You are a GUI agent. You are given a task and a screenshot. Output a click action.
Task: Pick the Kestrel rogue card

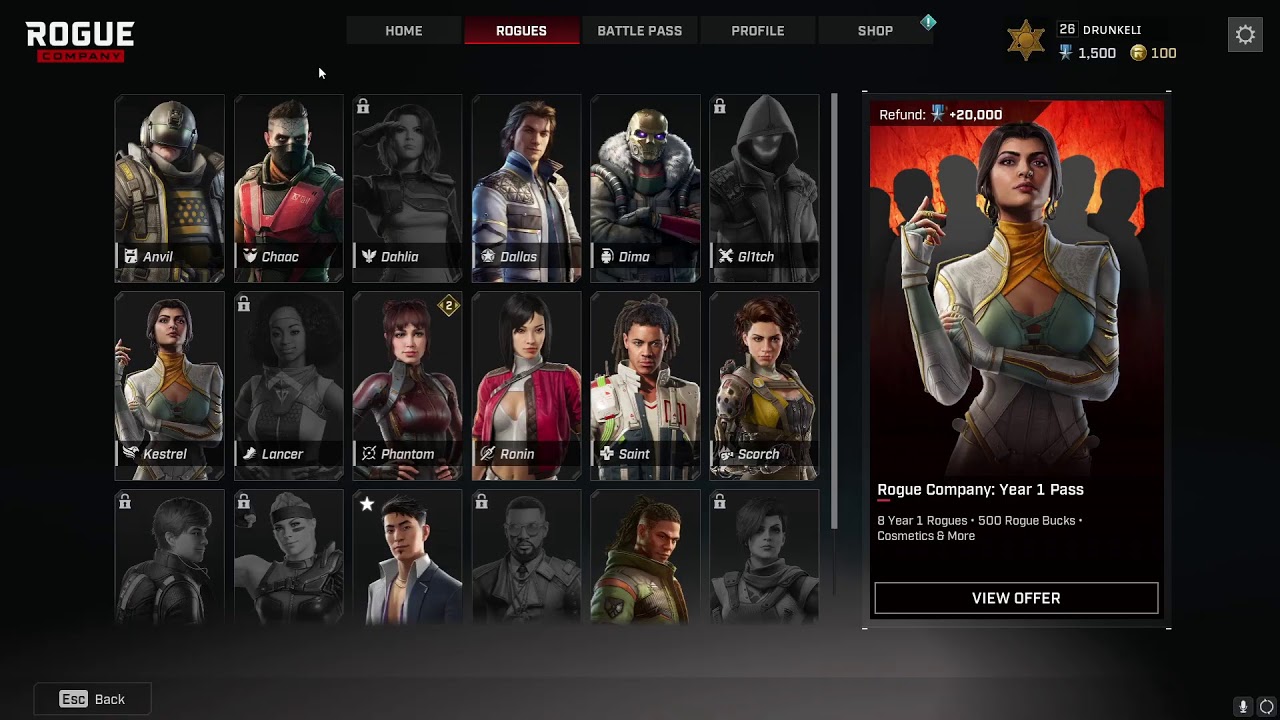[170, 386]
